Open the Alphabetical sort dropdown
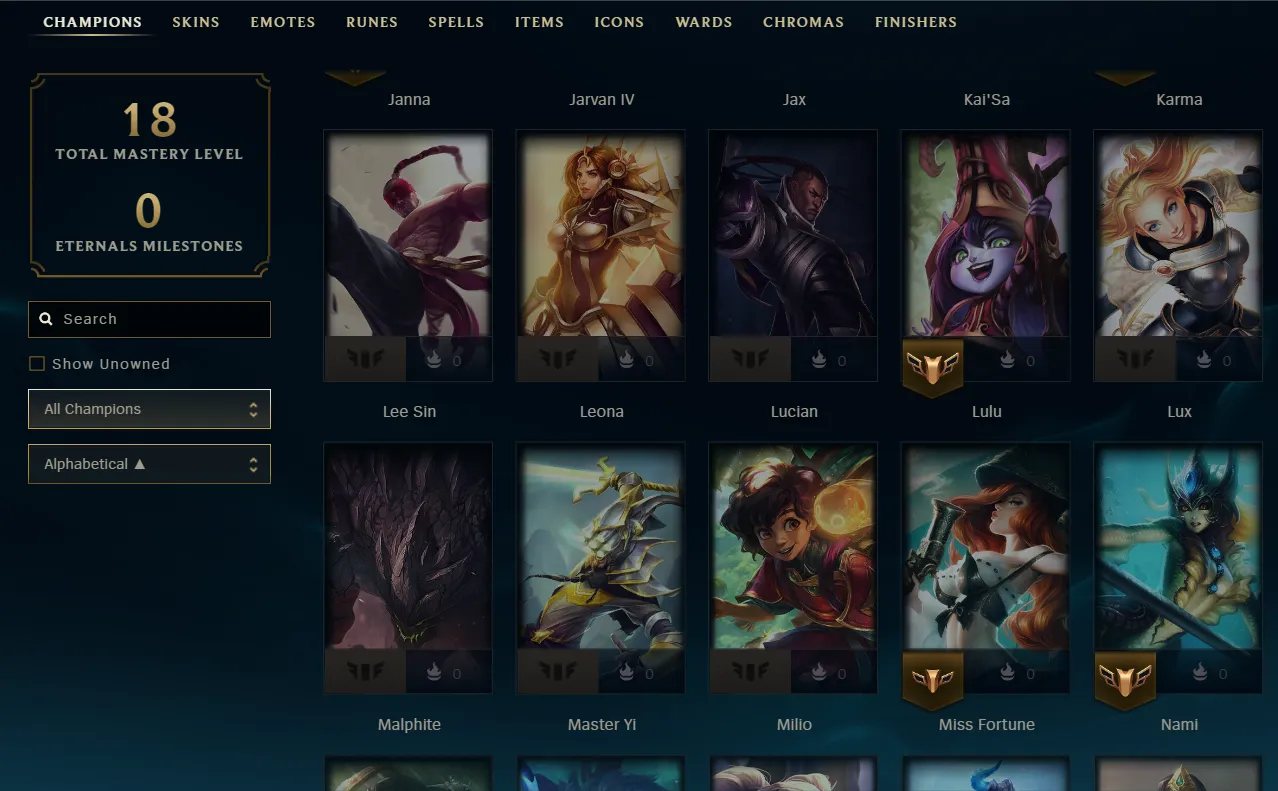Screen dimensions: 1278x791 point(150,464)
